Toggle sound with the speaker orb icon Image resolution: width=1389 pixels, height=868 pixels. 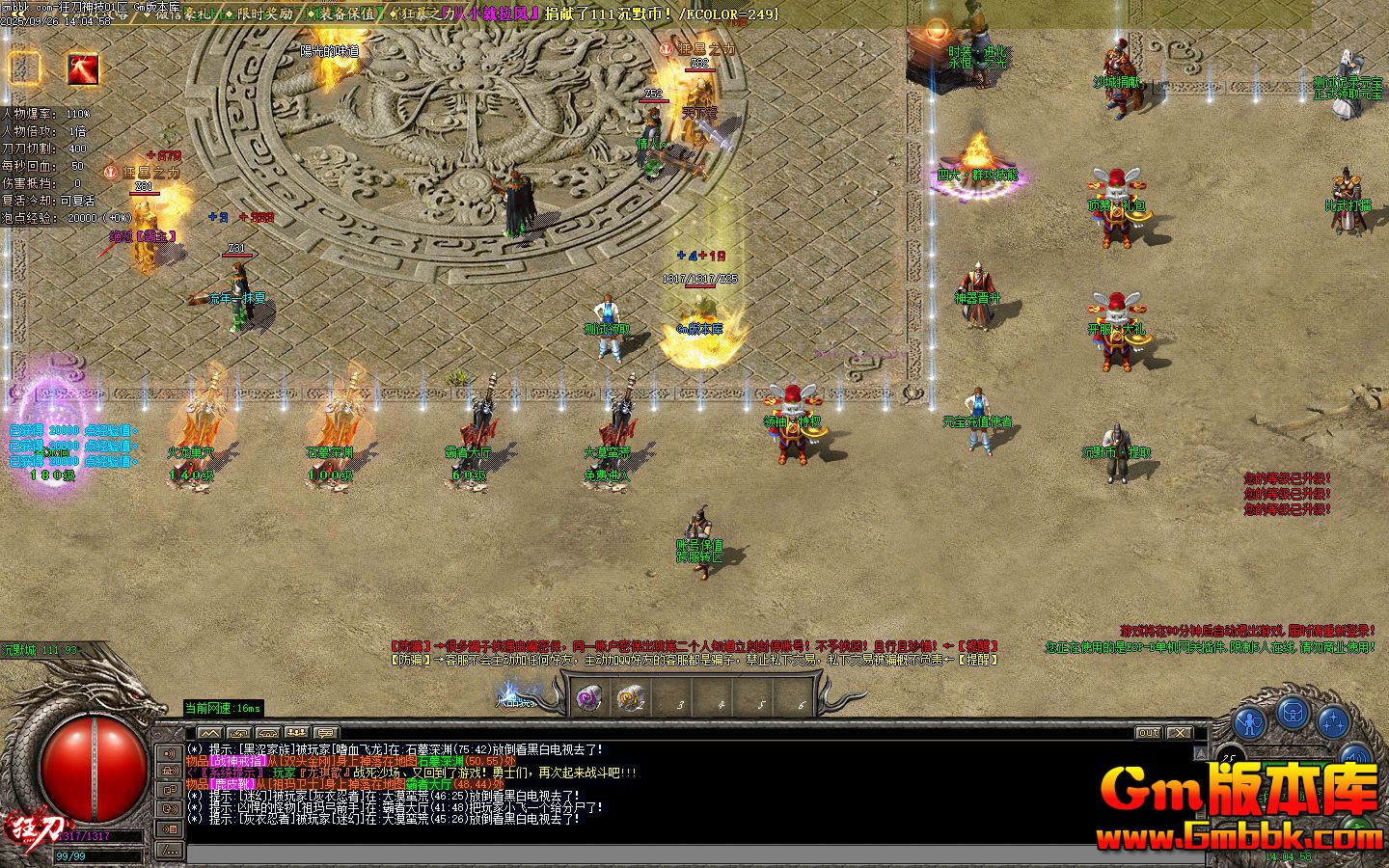(1355, 757)
